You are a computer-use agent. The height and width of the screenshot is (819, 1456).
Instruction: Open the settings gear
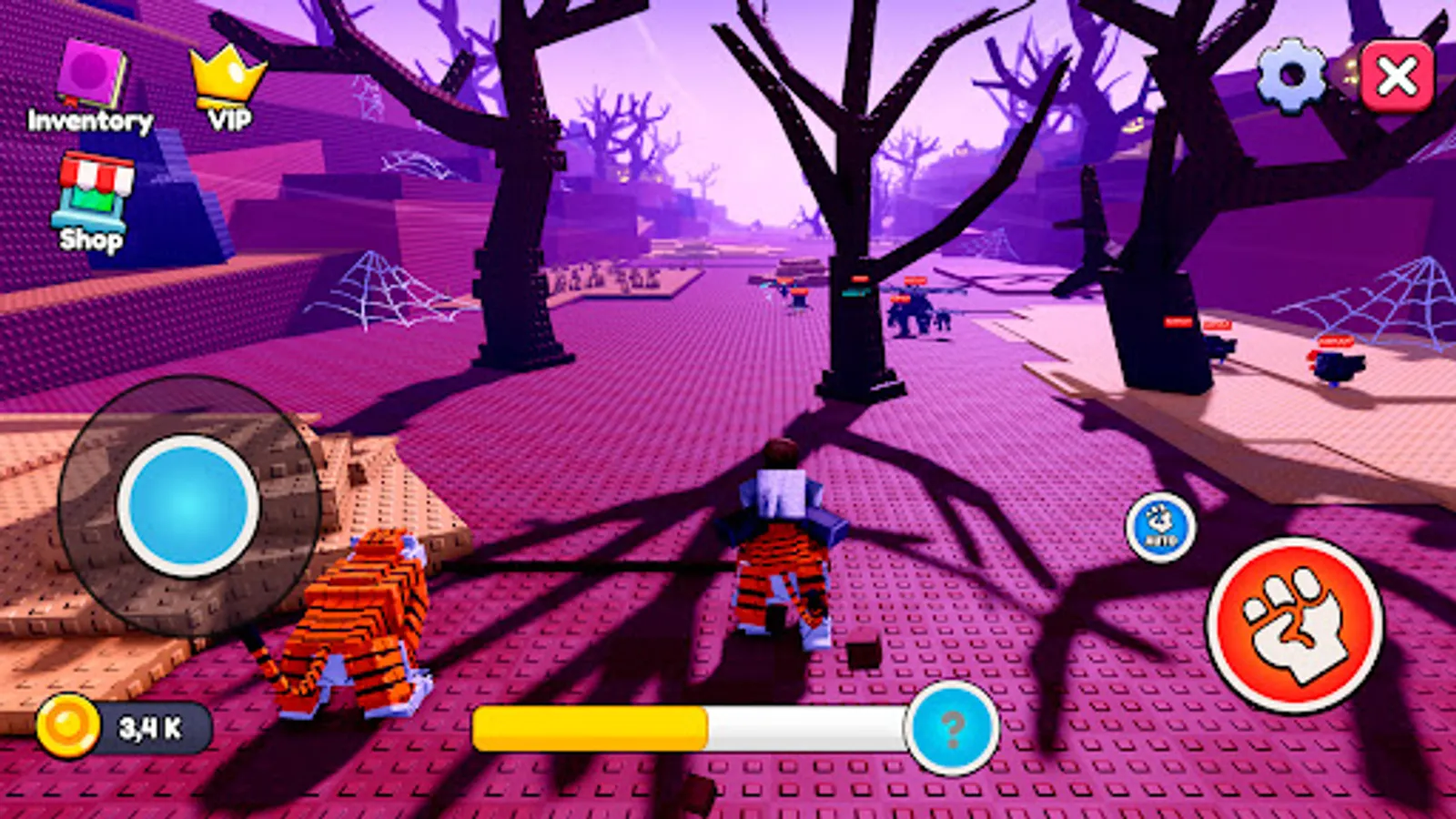click(x=1289, y=73)
